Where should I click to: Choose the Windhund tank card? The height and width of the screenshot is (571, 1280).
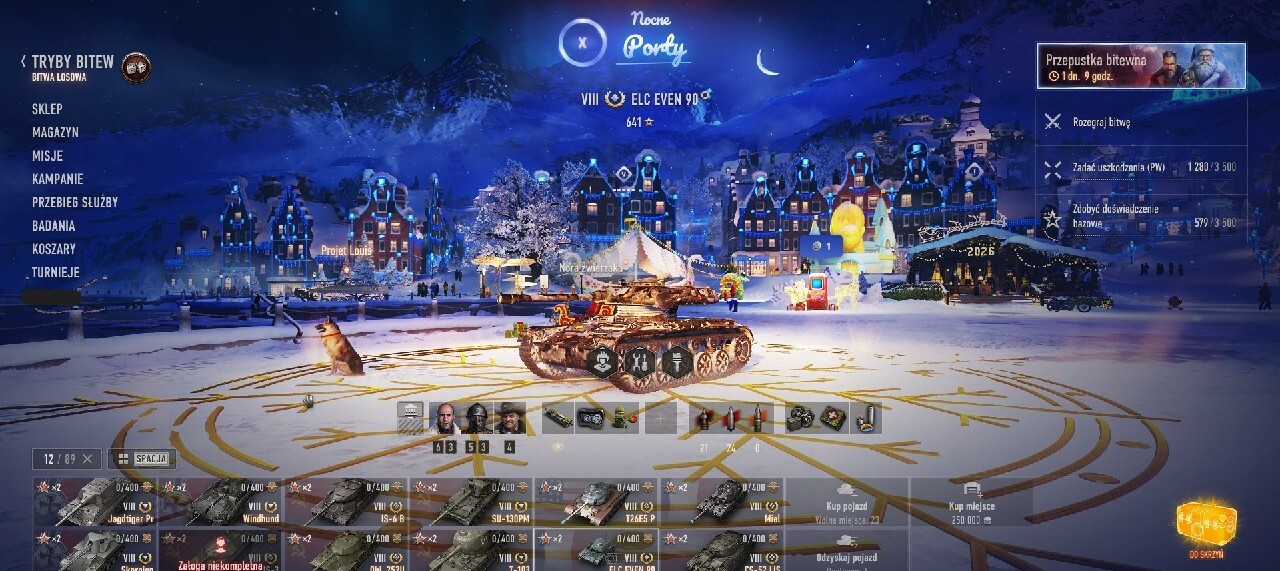(x=221, y=502)
